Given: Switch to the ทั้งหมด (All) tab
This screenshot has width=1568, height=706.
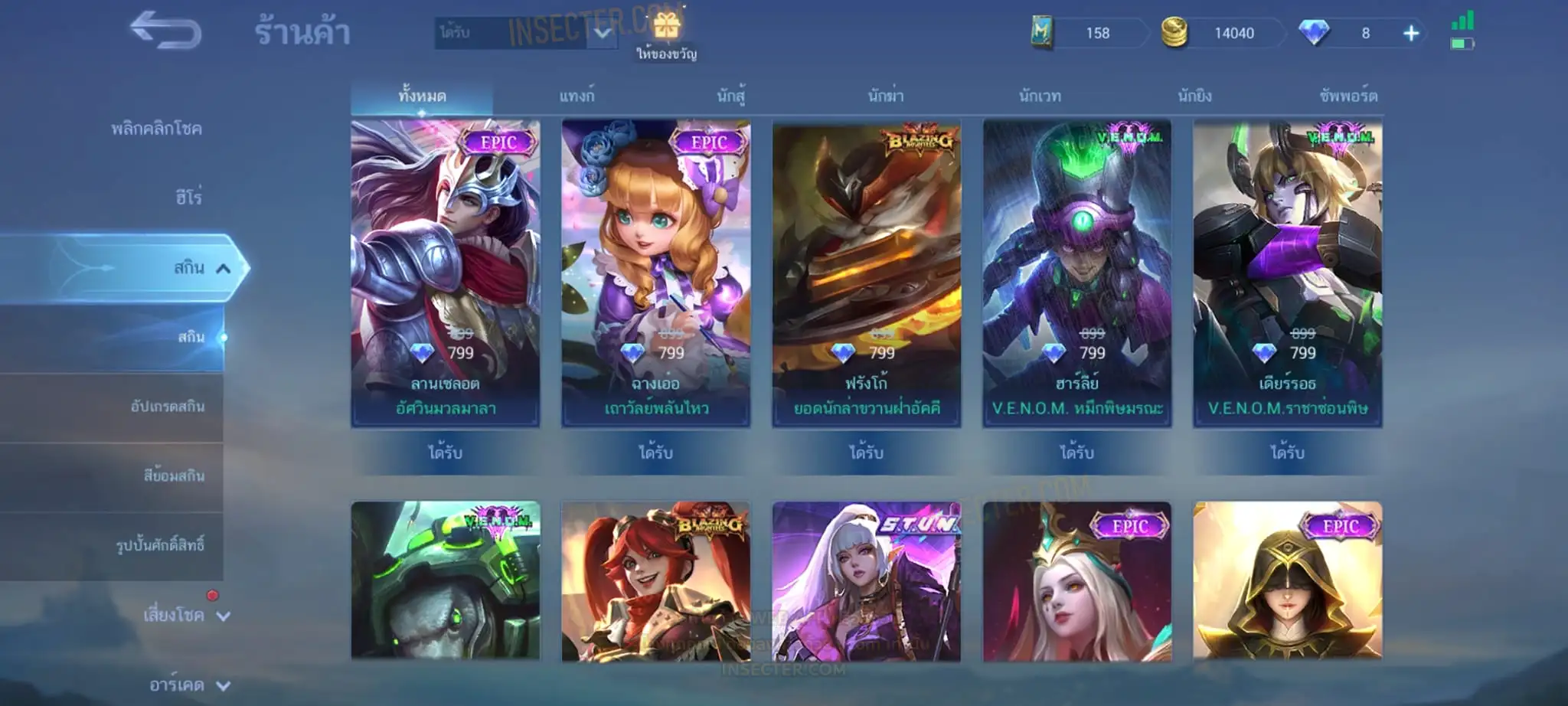Looking at the screenshot, I should (x=422, y=96).
